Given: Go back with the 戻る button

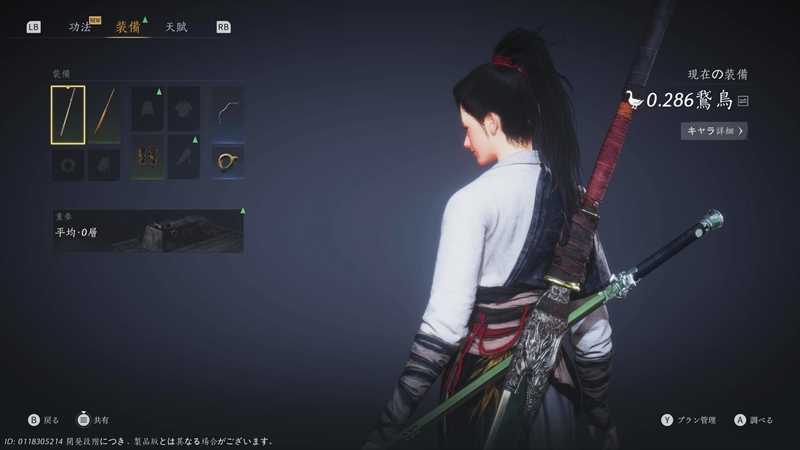Looking at the screenshot, I should click(44, 420).
